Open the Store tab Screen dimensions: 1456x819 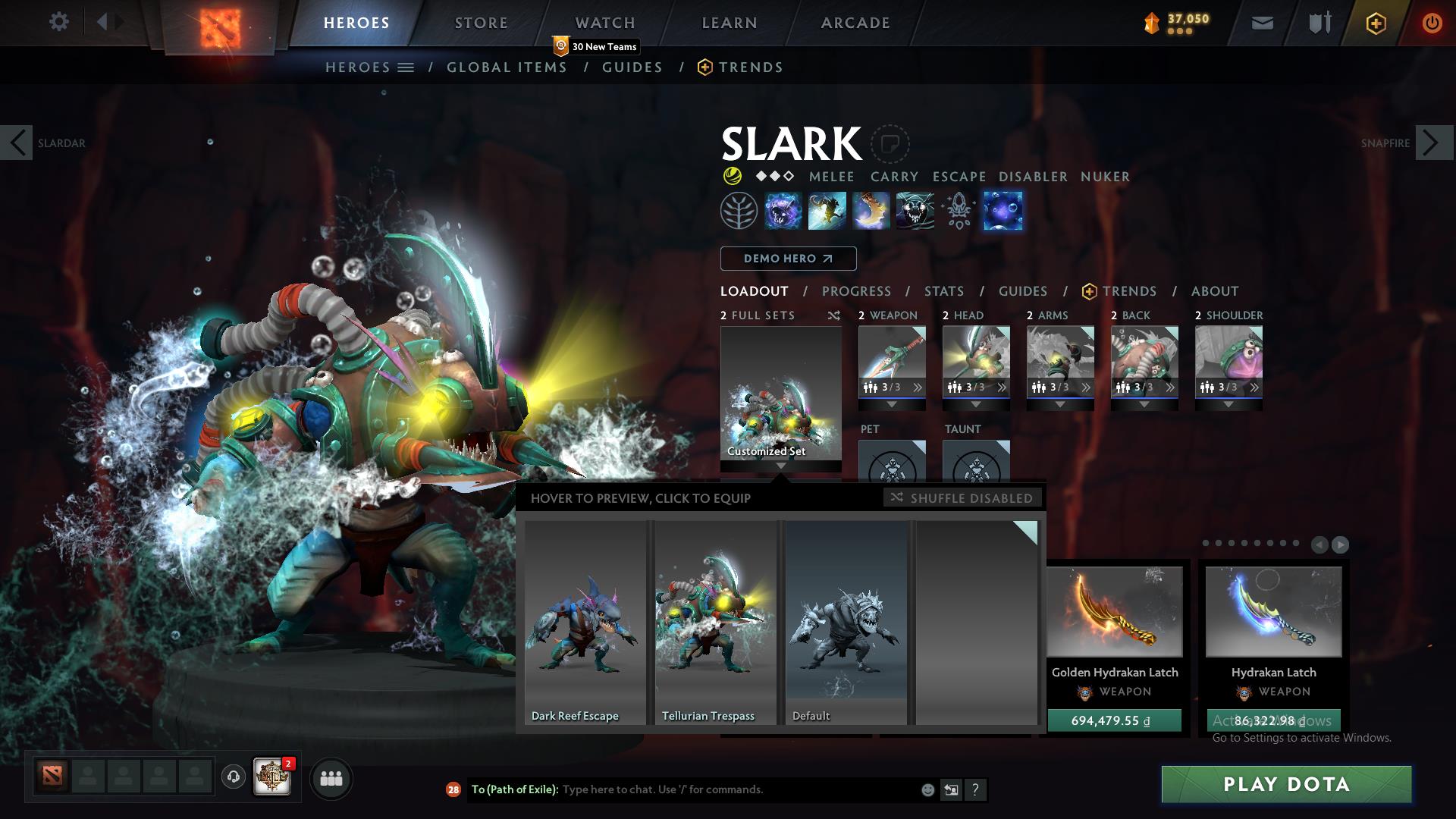pos(481,23)
